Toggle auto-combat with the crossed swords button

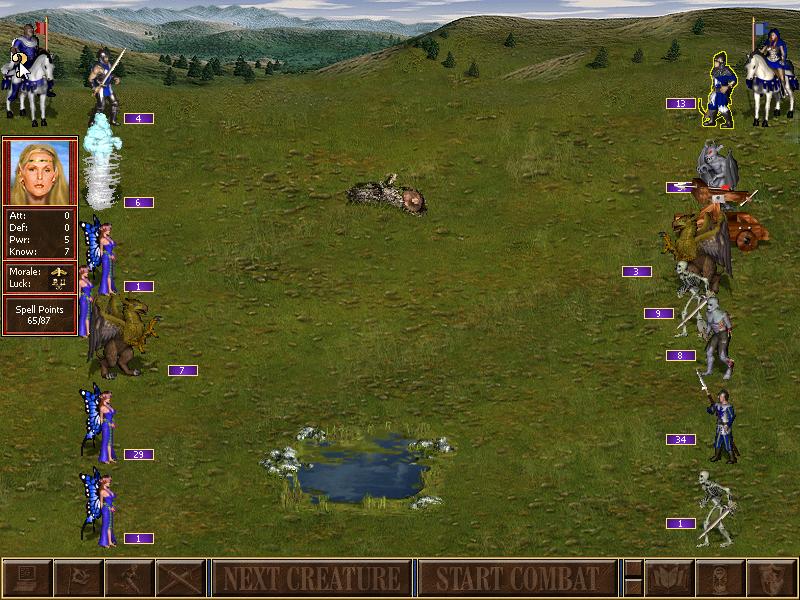pos(180,578)
